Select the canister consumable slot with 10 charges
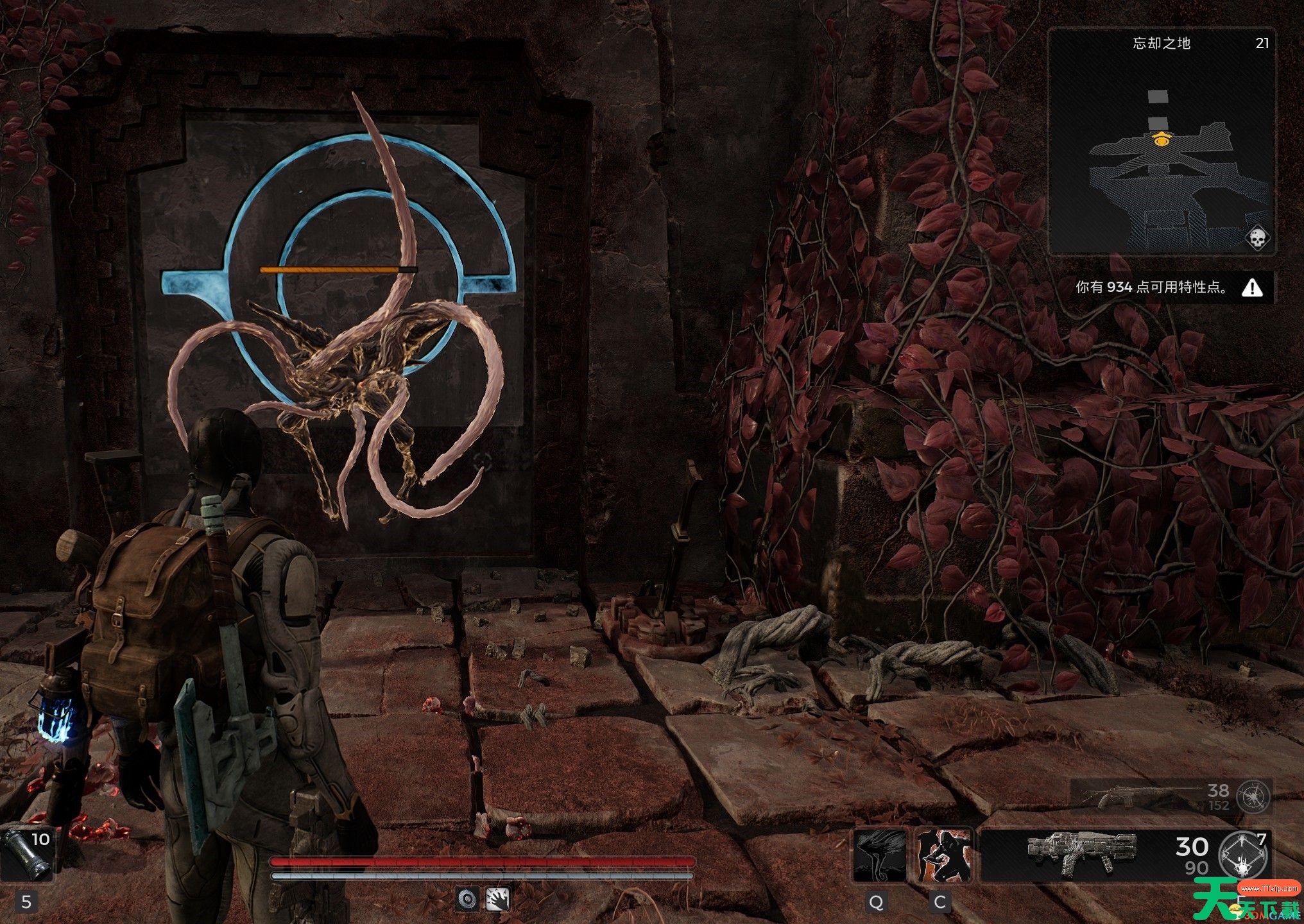This screenshot has height=924, width=1304. pyautogui.click(x=26, y=853)
